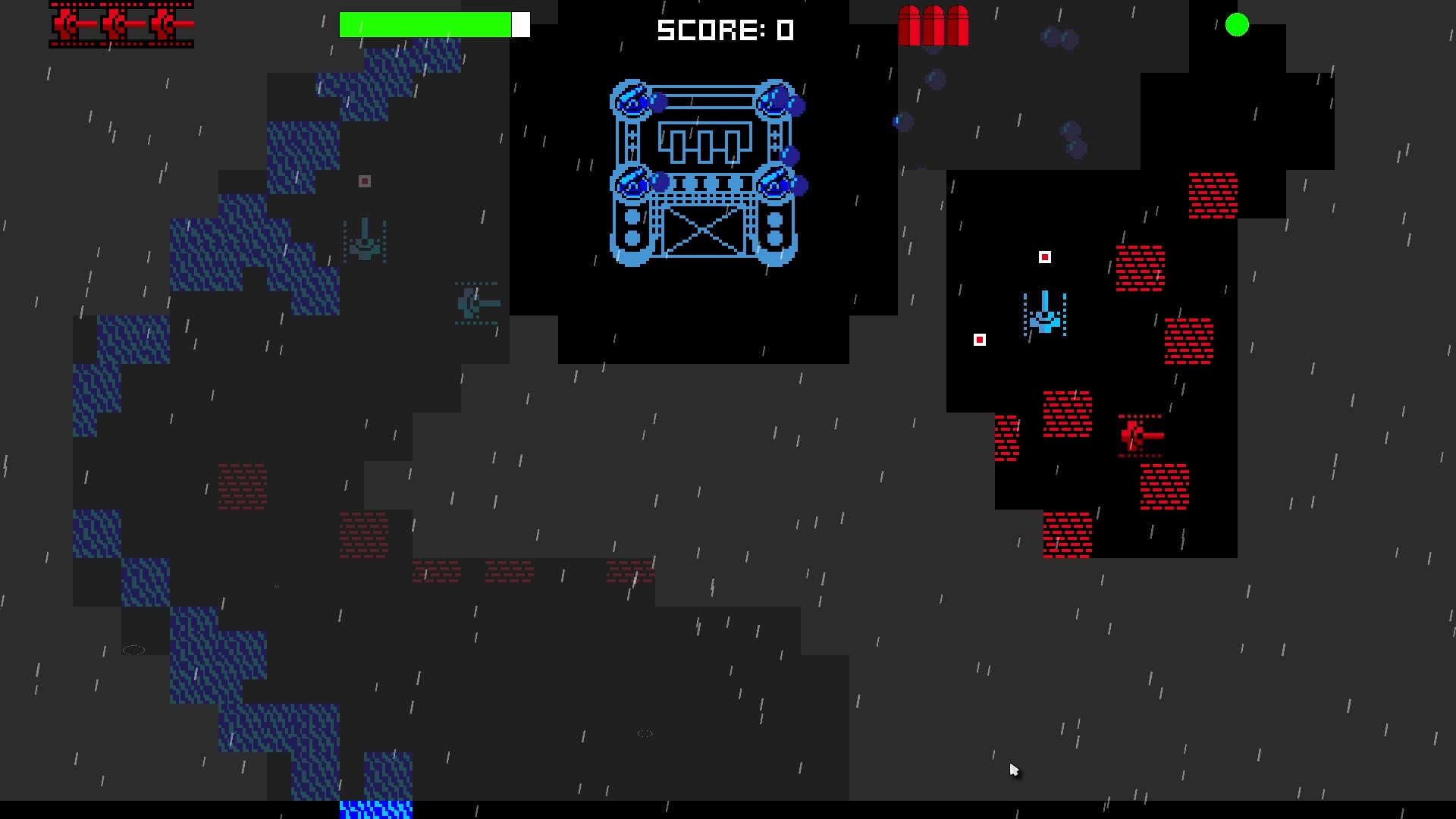This screenshot has width=1456, height=819.
Task: Click the white pickup square left of player
Action: pyautogui.click(x=979, y=340)
